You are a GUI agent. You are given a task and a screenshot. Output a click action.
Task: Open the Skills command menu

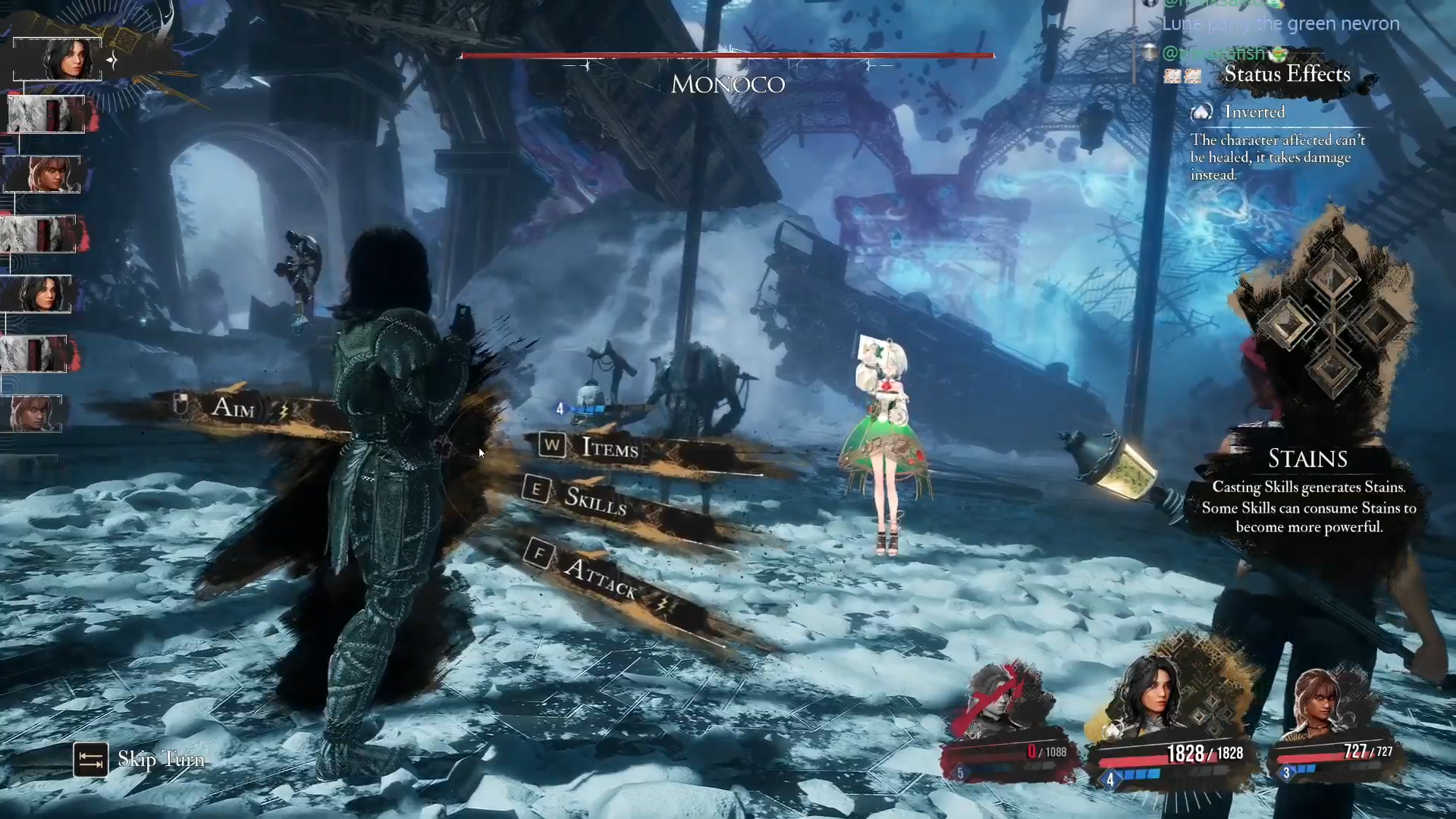(595, 500)
